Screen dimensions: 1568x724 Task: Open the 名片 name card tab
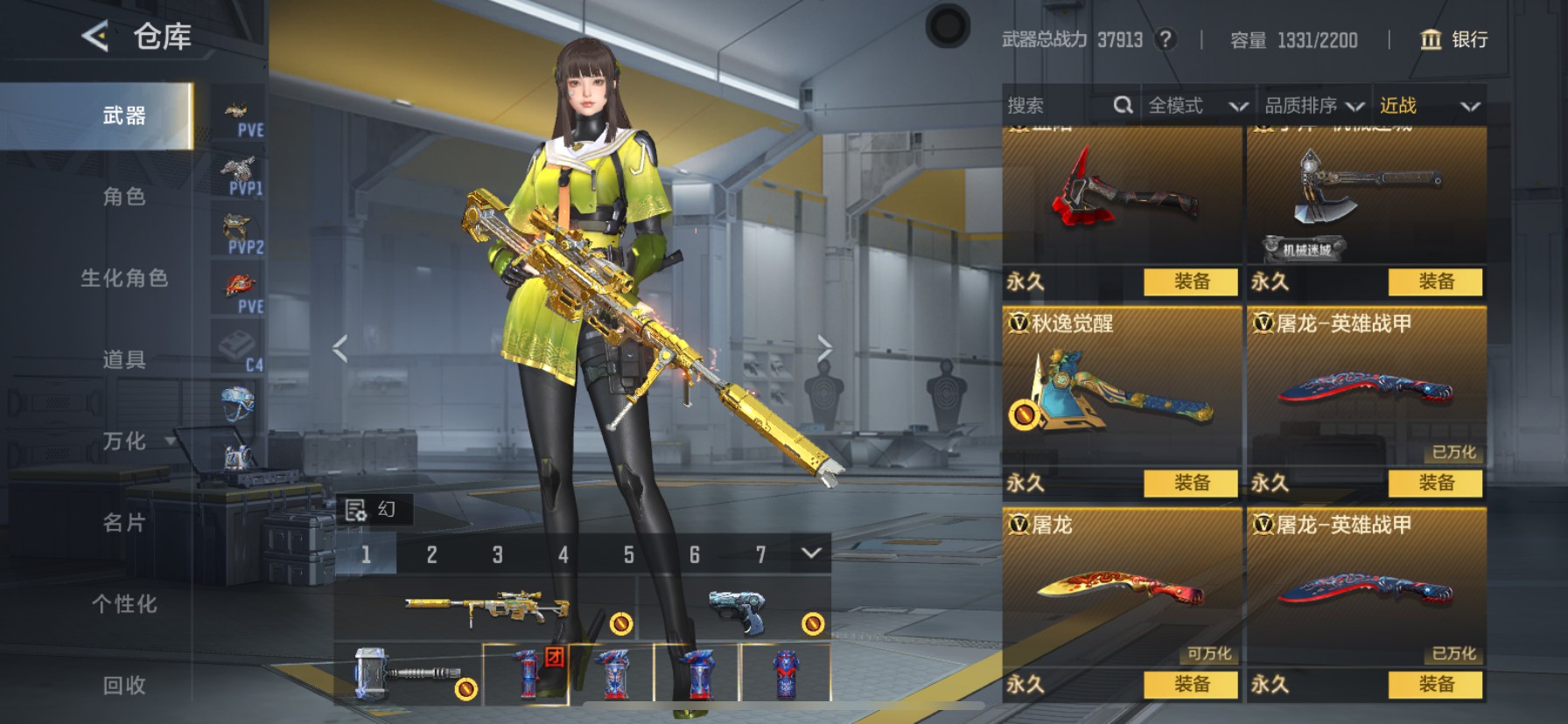tap(124, 523)
